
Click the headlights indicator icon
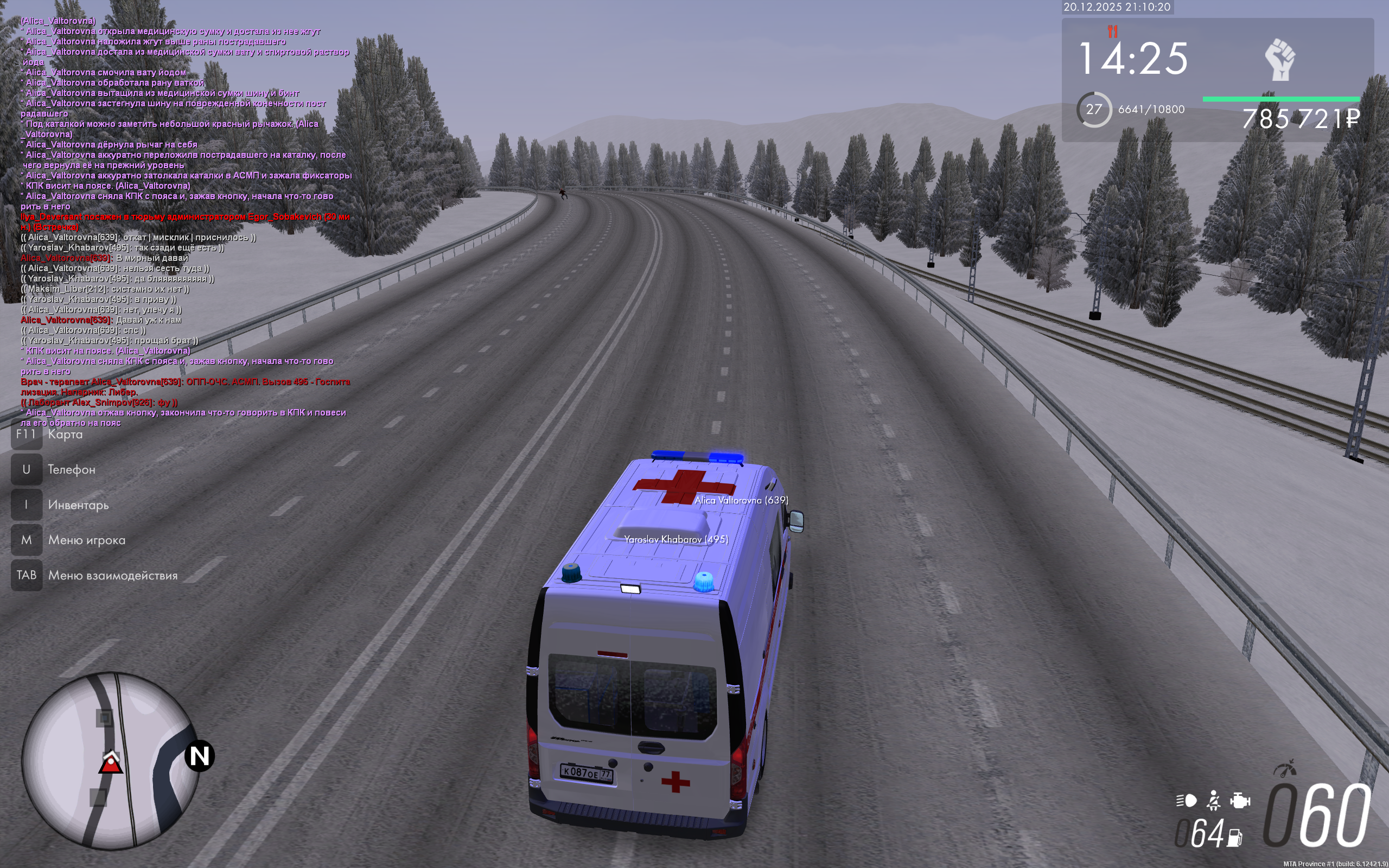[x=1187, y=800]
